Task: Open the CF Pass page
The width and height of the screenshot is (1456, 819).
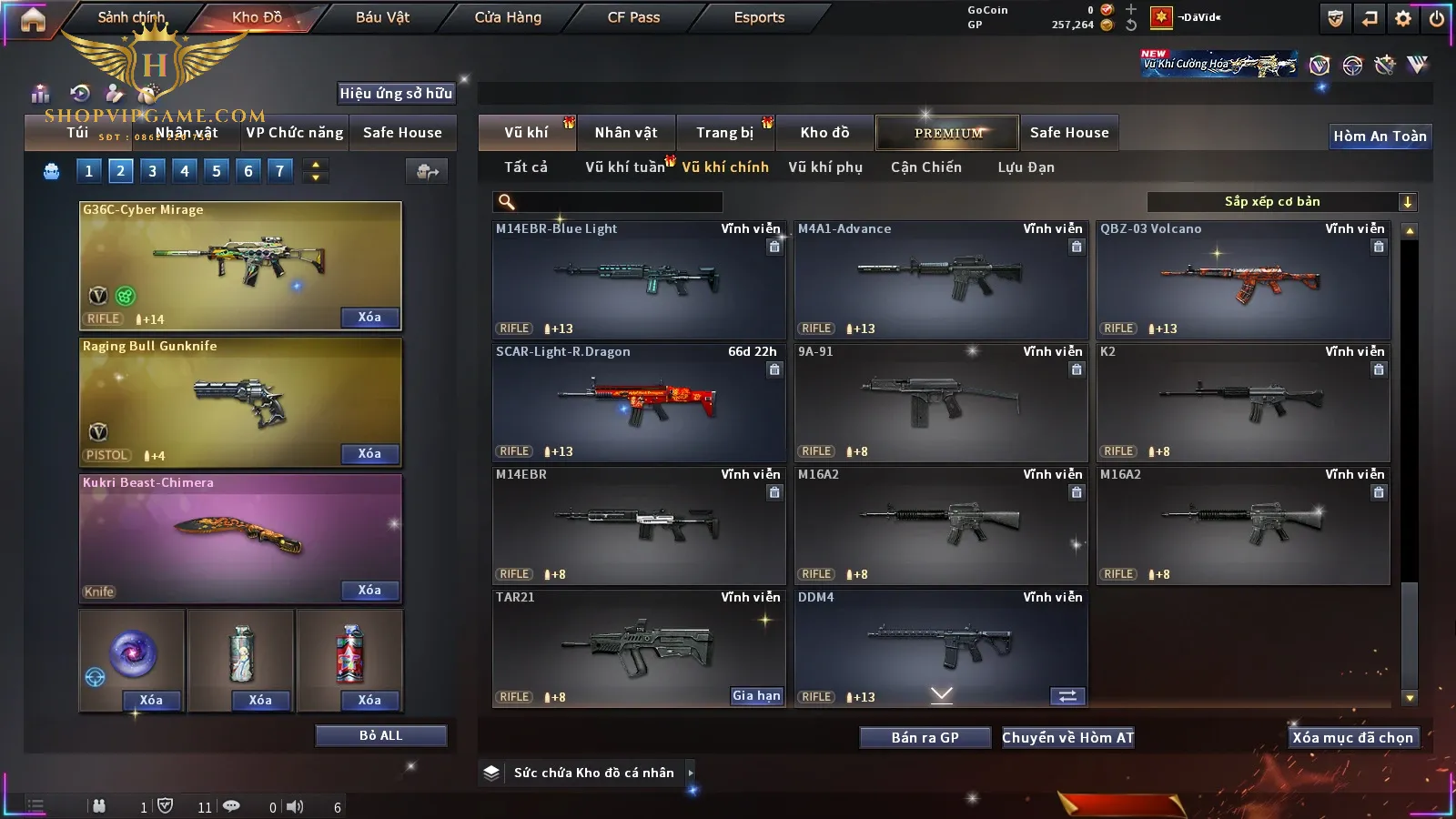Action: coord(633,17)
